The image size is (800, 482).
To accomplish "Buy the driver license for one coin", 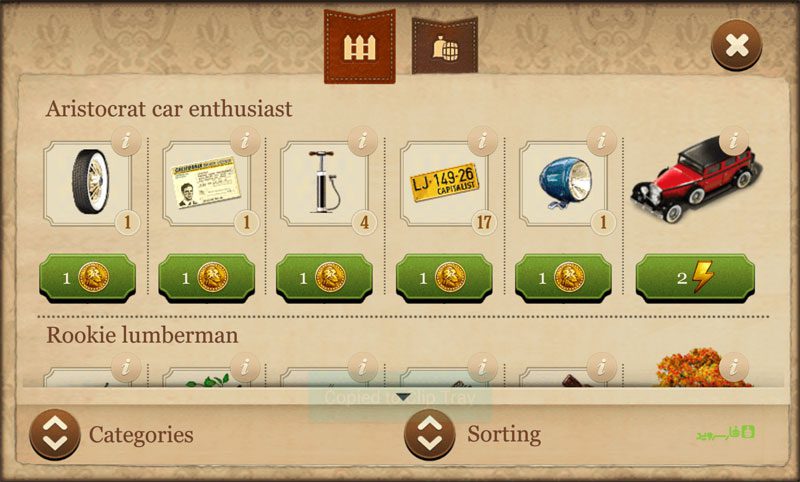I will 206,277.
